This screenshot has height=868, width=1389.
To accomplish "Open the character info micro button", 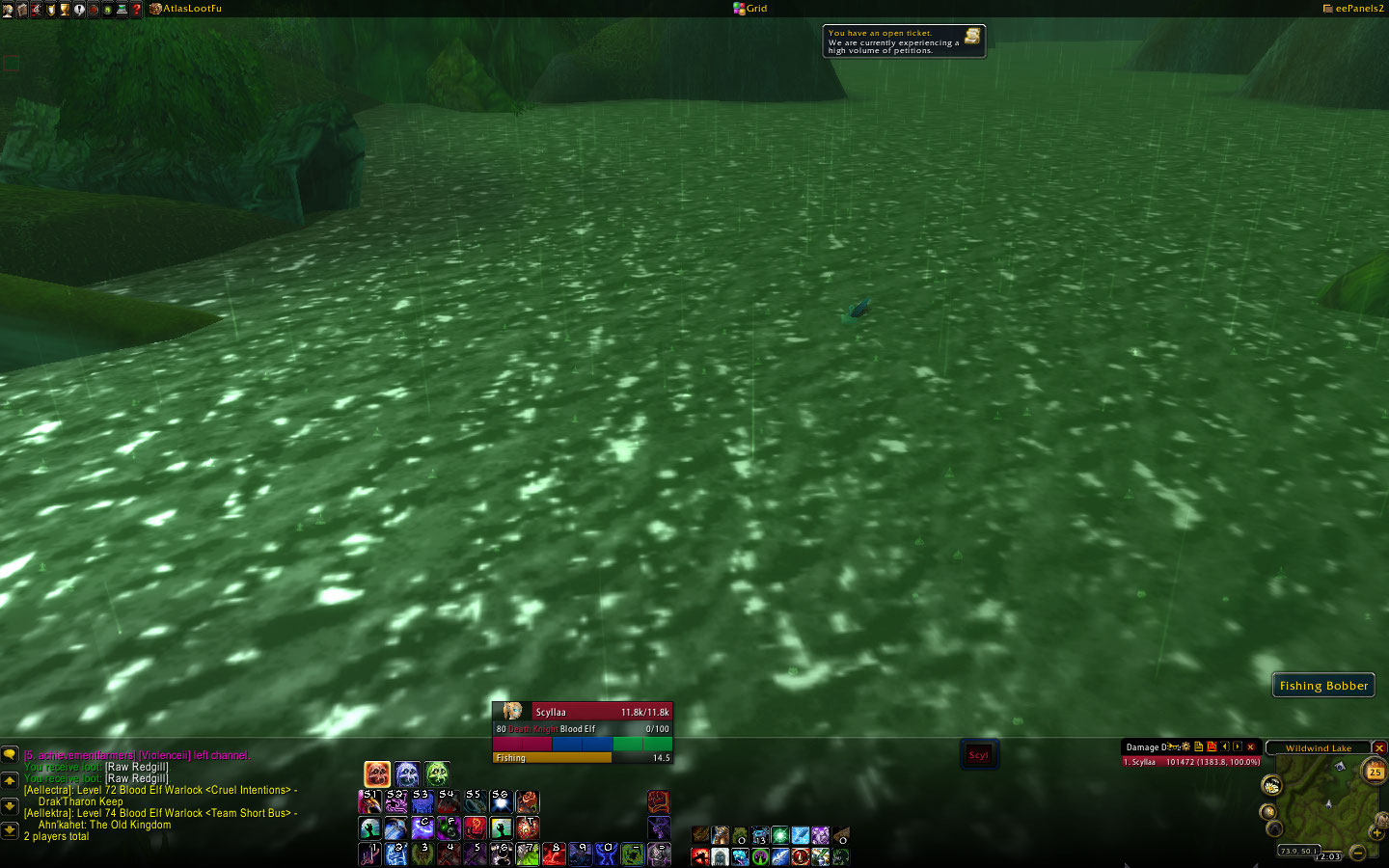I will tap(8, 10).
